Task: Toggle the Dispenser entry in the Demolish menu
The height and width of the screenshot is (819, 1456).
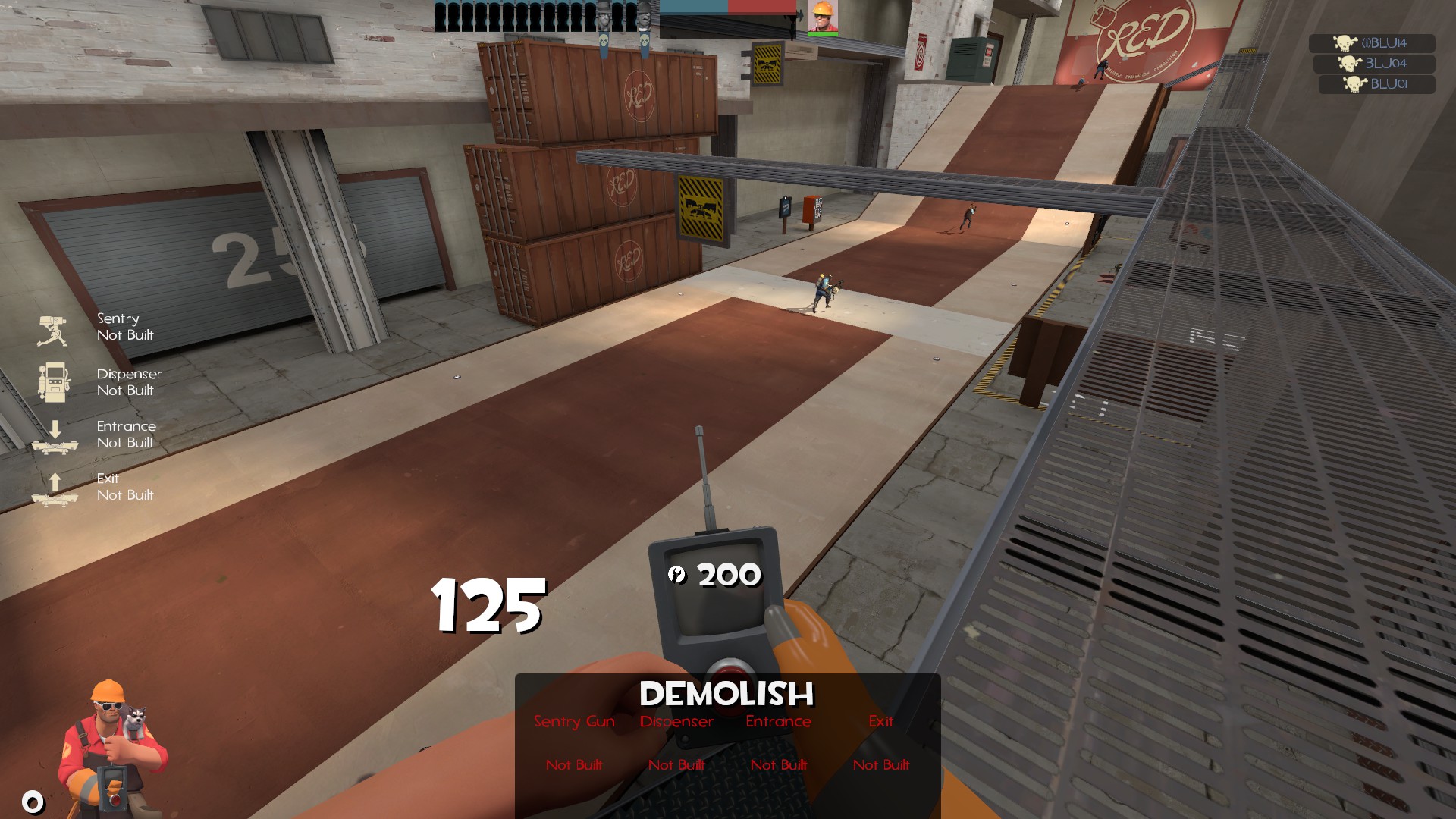Action: [x=676, y=721]
